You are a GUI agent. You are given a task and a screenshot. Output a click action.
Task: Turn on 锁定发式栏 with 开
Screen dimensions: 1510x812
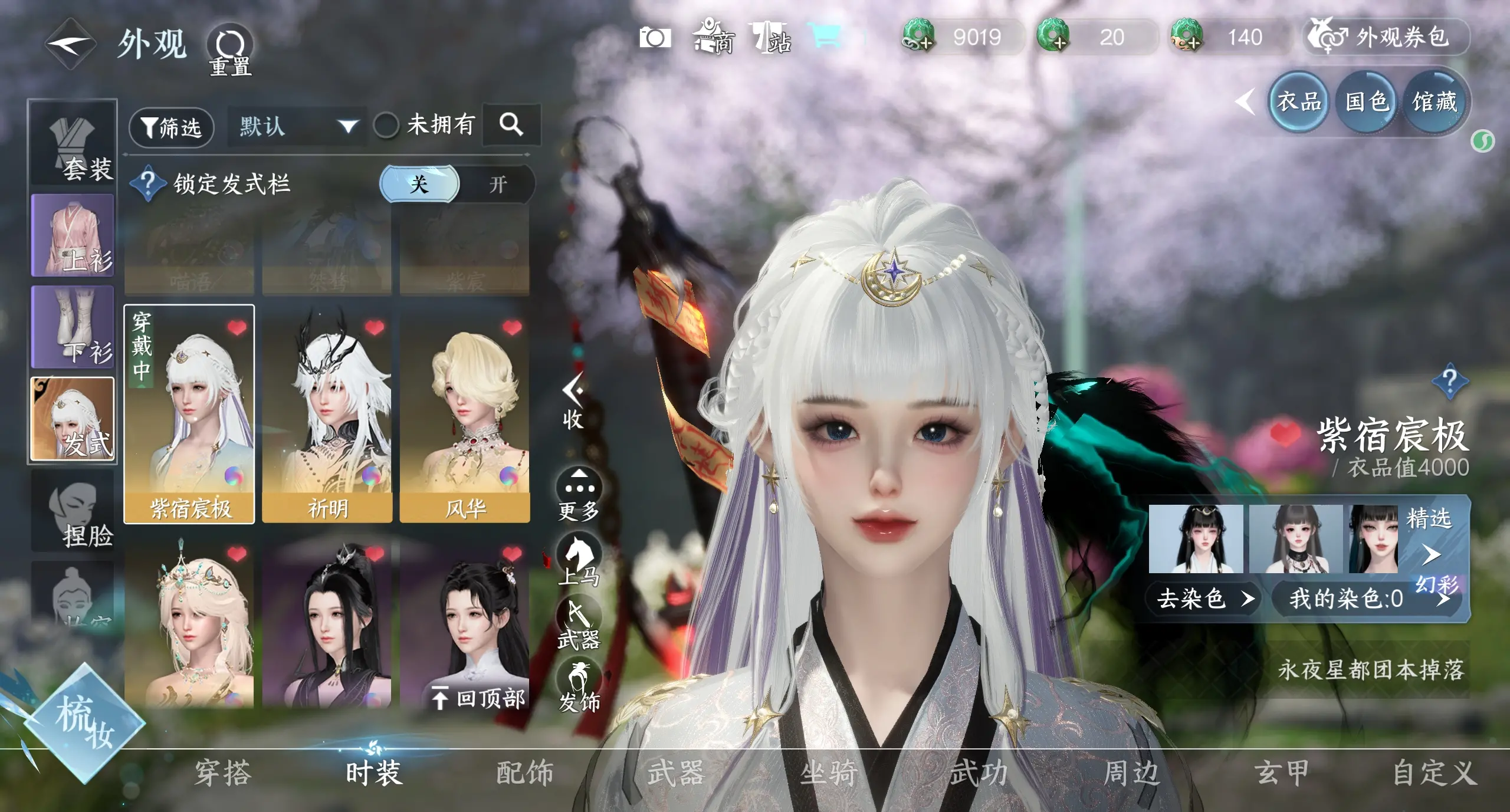tap(497, 184)
